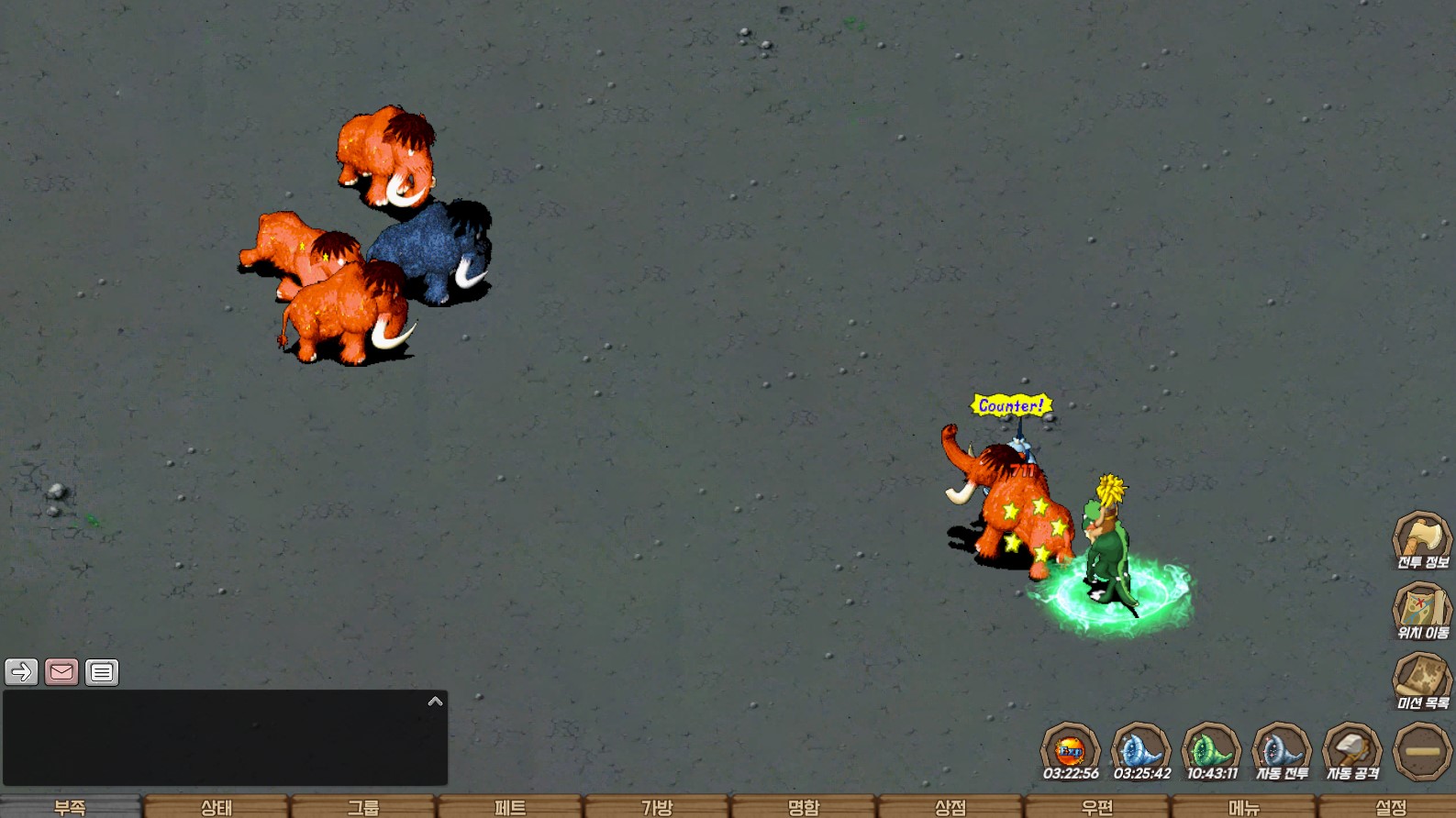This screenshot has height=818, width=1456.
Task: Open the 메뉴 main menu
Action: click(x=1244, y=807)
